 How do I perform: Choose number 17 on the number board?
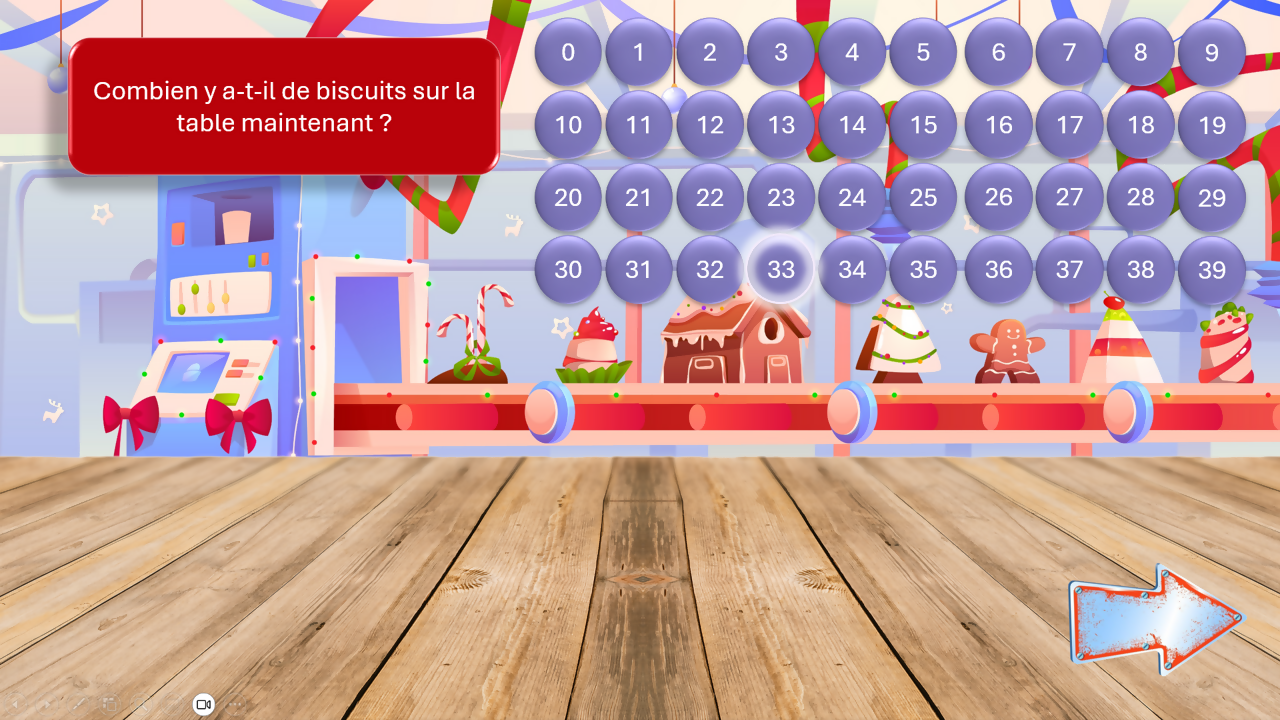tap(1070, 126)
